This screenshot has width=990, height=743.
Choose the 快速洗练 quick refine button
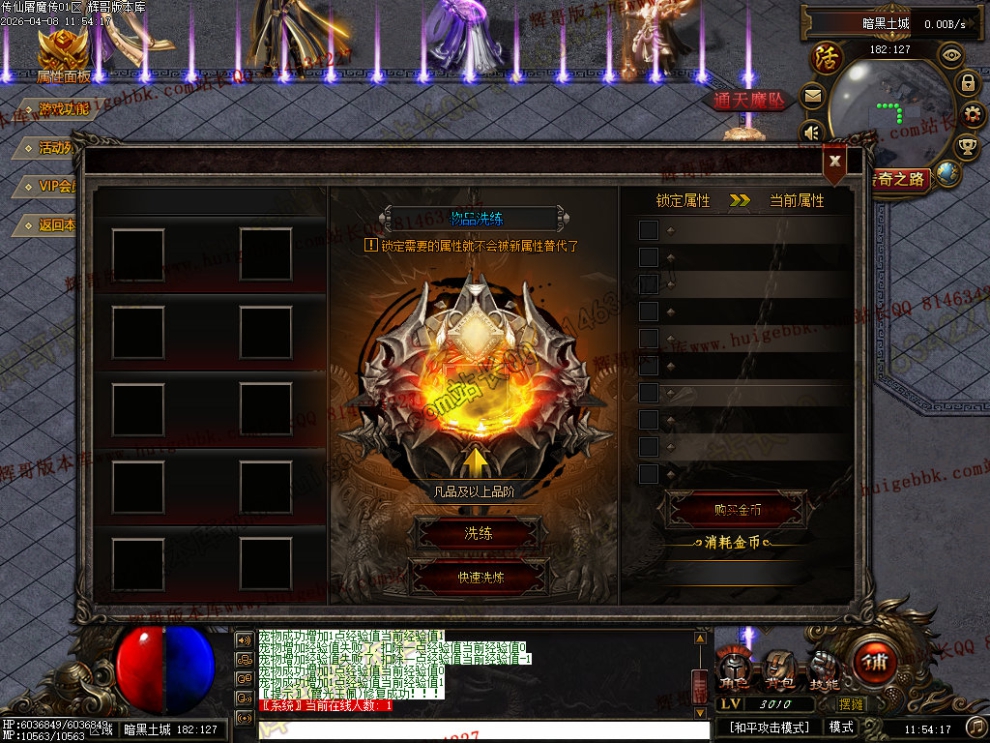480,577
